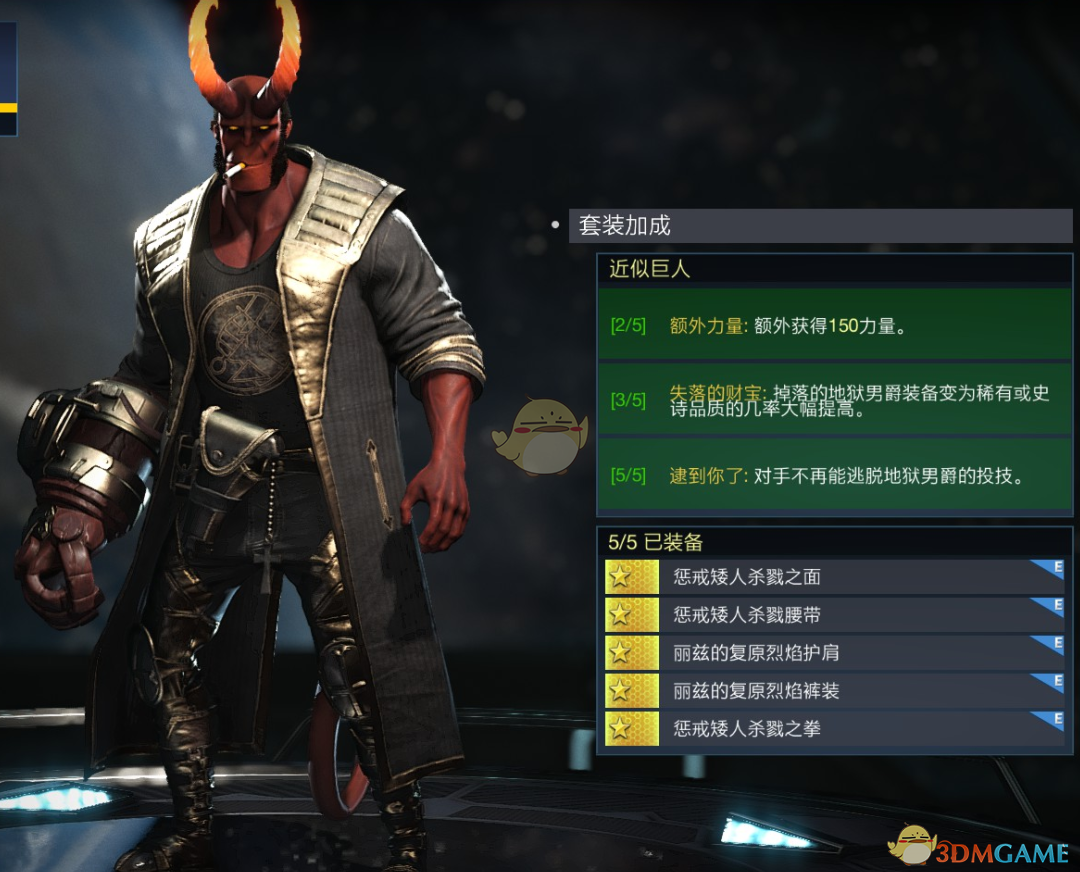
Task: Select the 逮到你了 5/5 set bonus row
Action: point(834,476)
